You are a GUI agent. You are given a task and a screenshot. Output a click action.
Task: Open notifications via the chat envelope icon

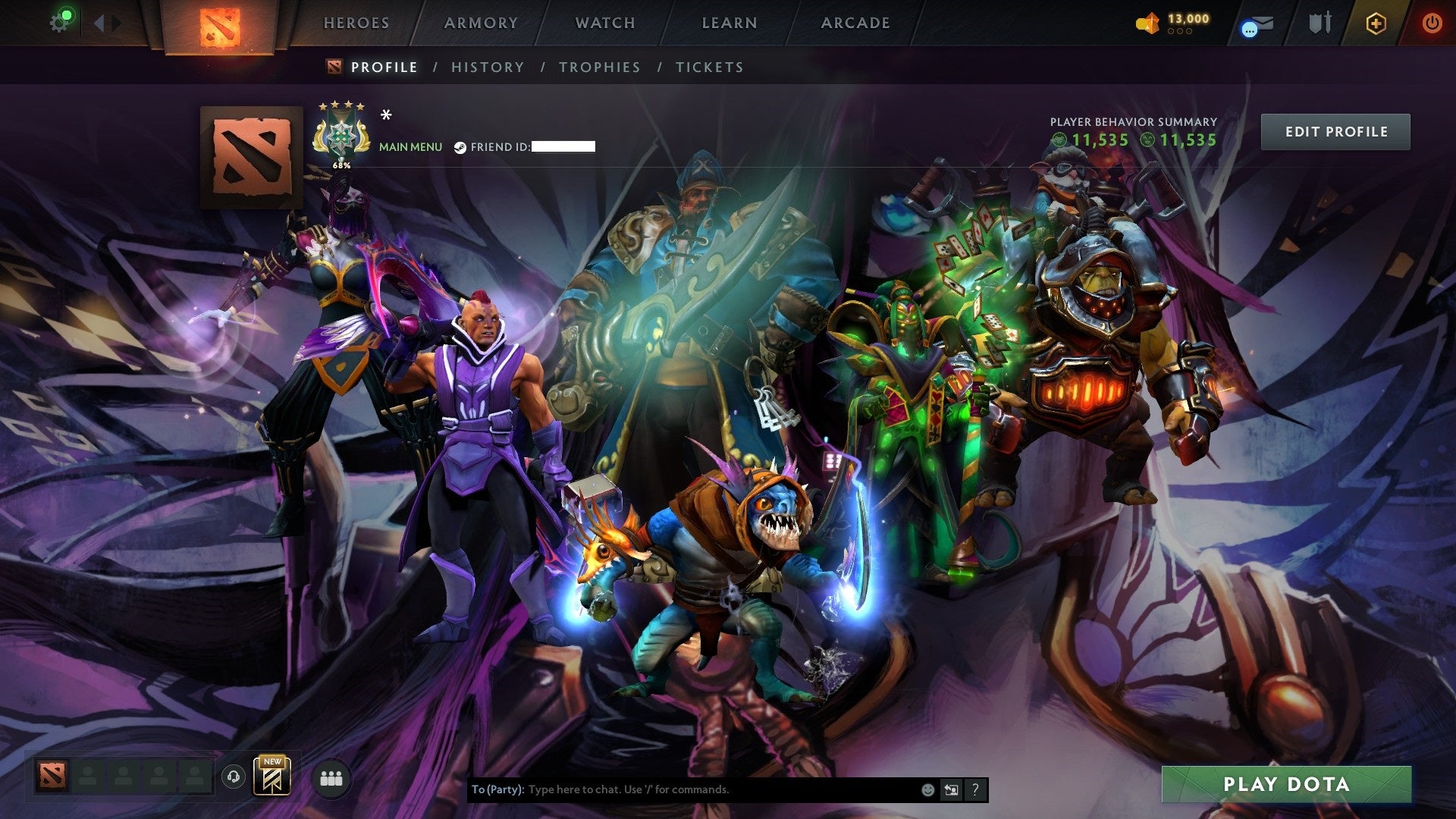[1257, 23]
